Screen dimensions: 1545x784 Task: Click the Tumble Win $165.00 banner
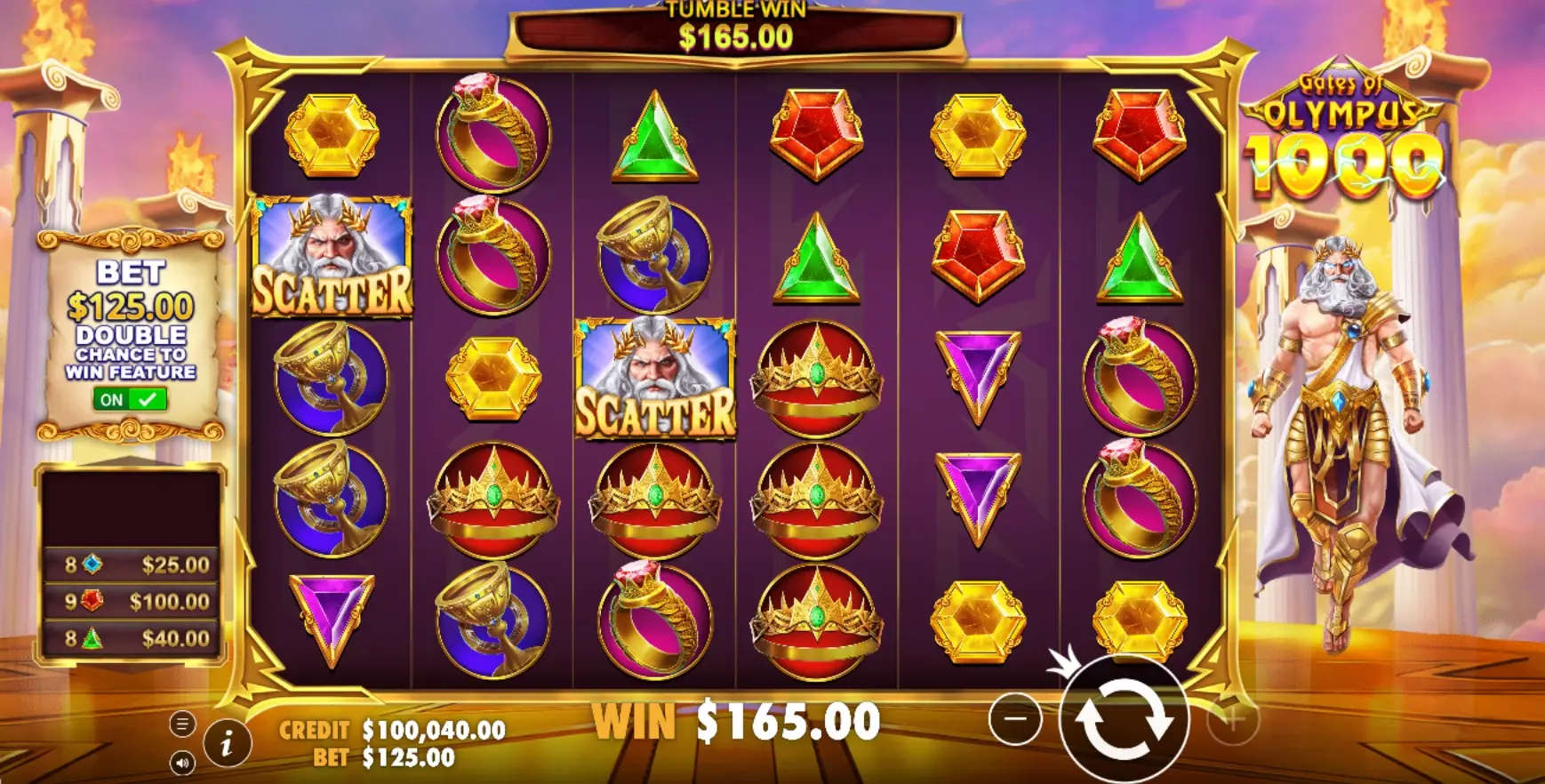(736, 29)
